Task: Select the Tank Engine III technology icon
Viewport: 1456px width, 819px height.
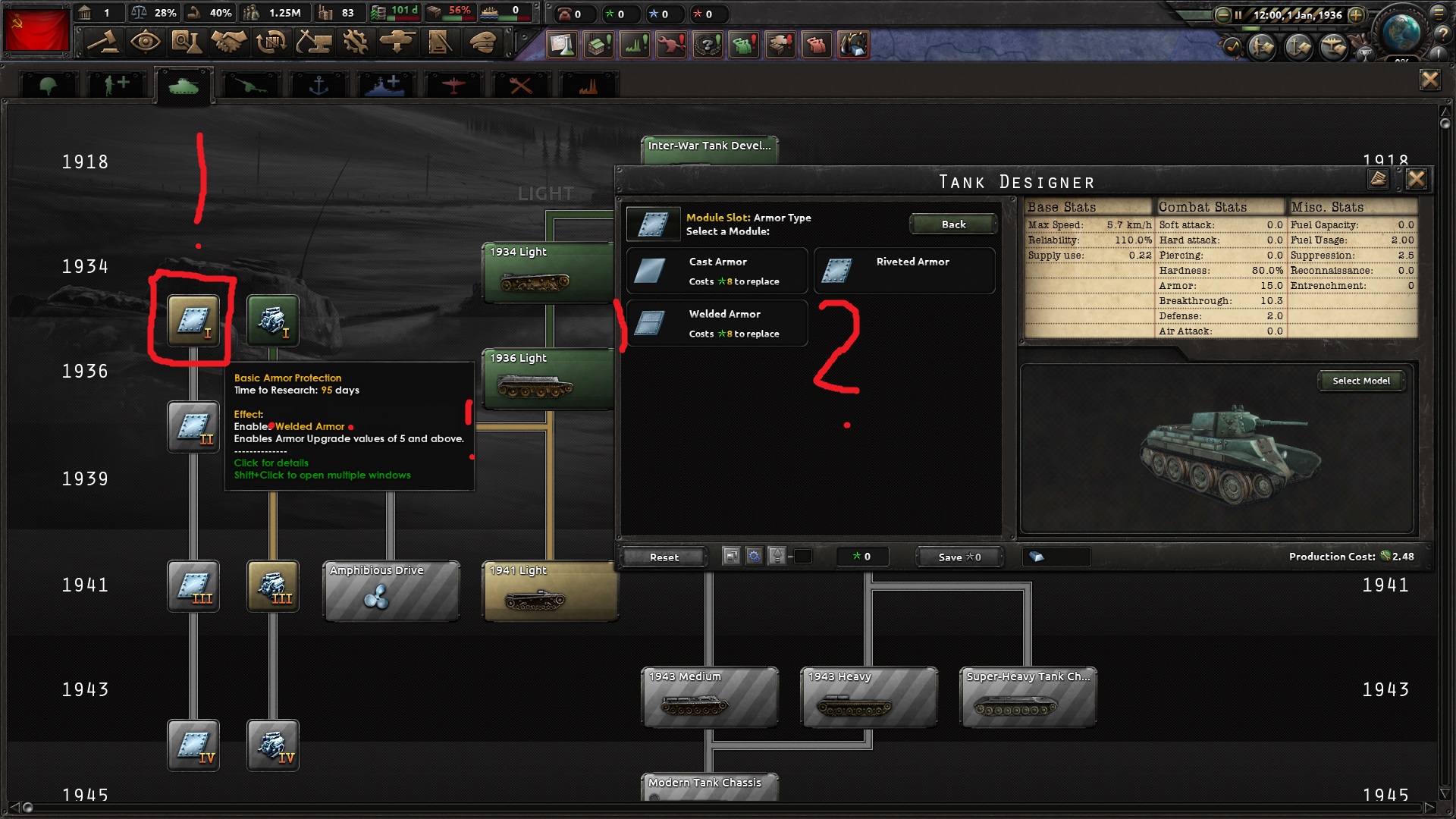Action: click(x=273, y=586)
